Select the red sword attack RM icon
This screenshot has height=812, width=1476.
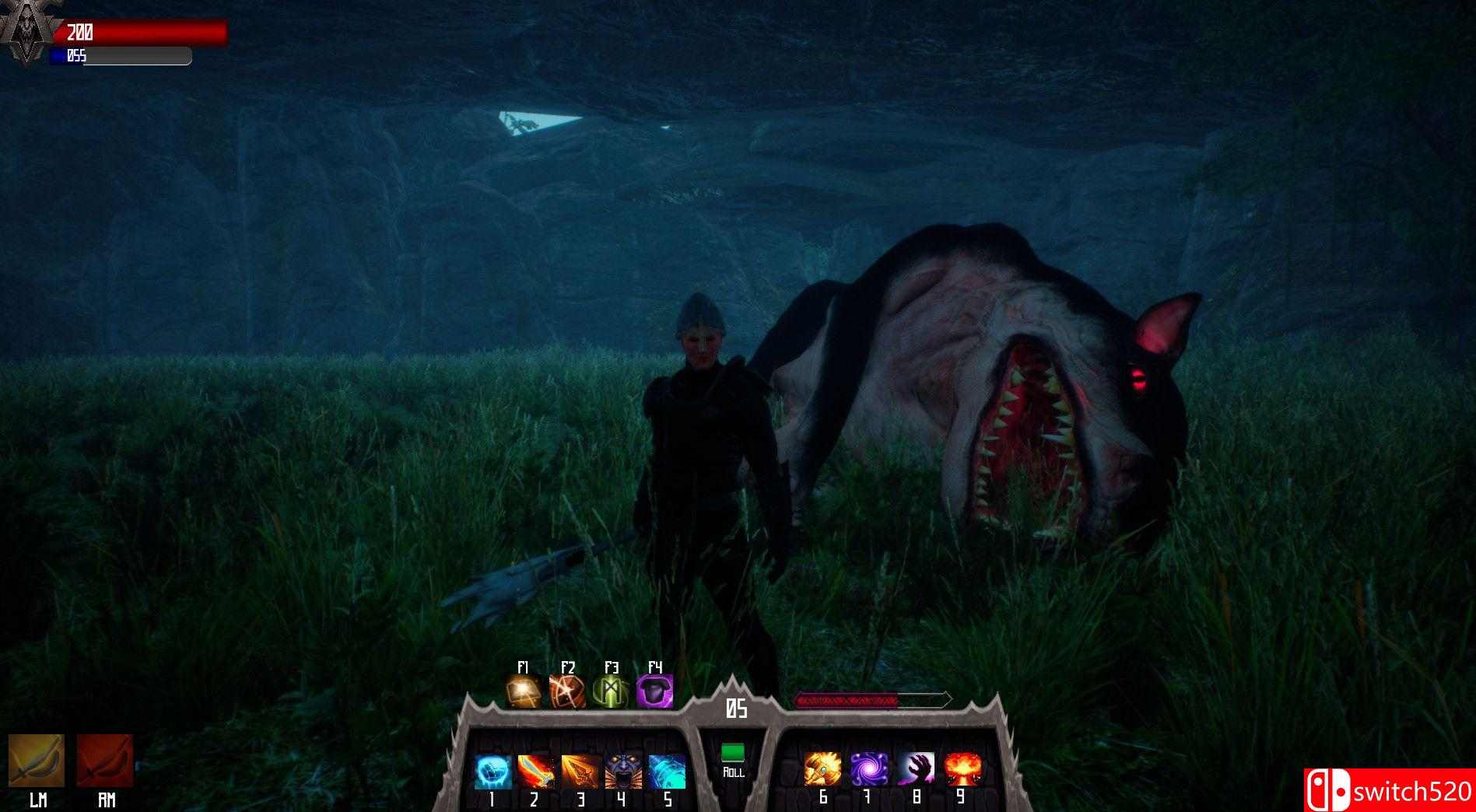point(105,761)
